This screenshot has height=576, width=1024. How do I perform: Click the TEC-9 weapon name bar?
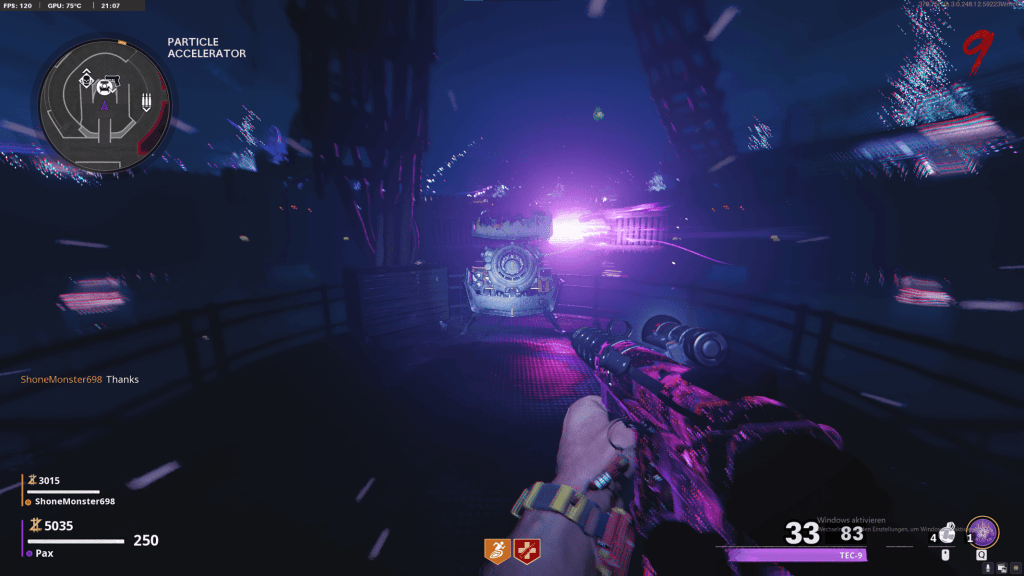point(790,555)
